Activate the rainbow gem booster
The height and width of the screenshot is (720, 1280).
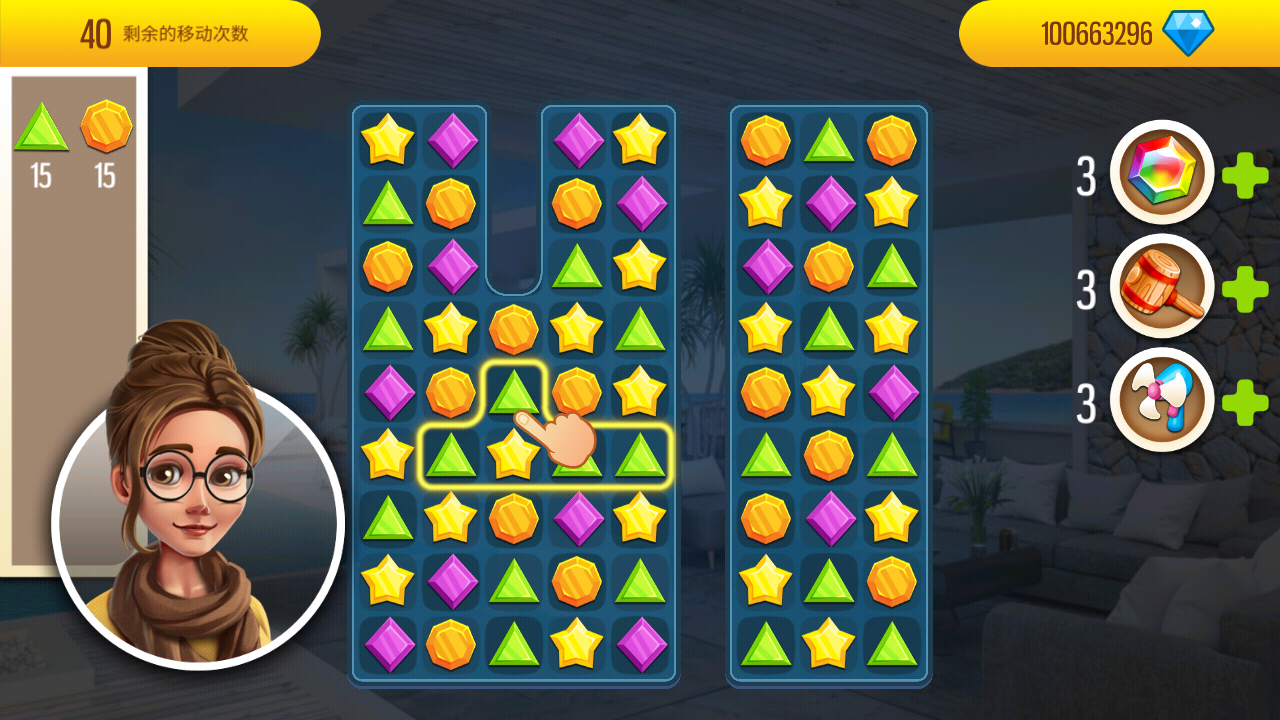(1161, 173)
